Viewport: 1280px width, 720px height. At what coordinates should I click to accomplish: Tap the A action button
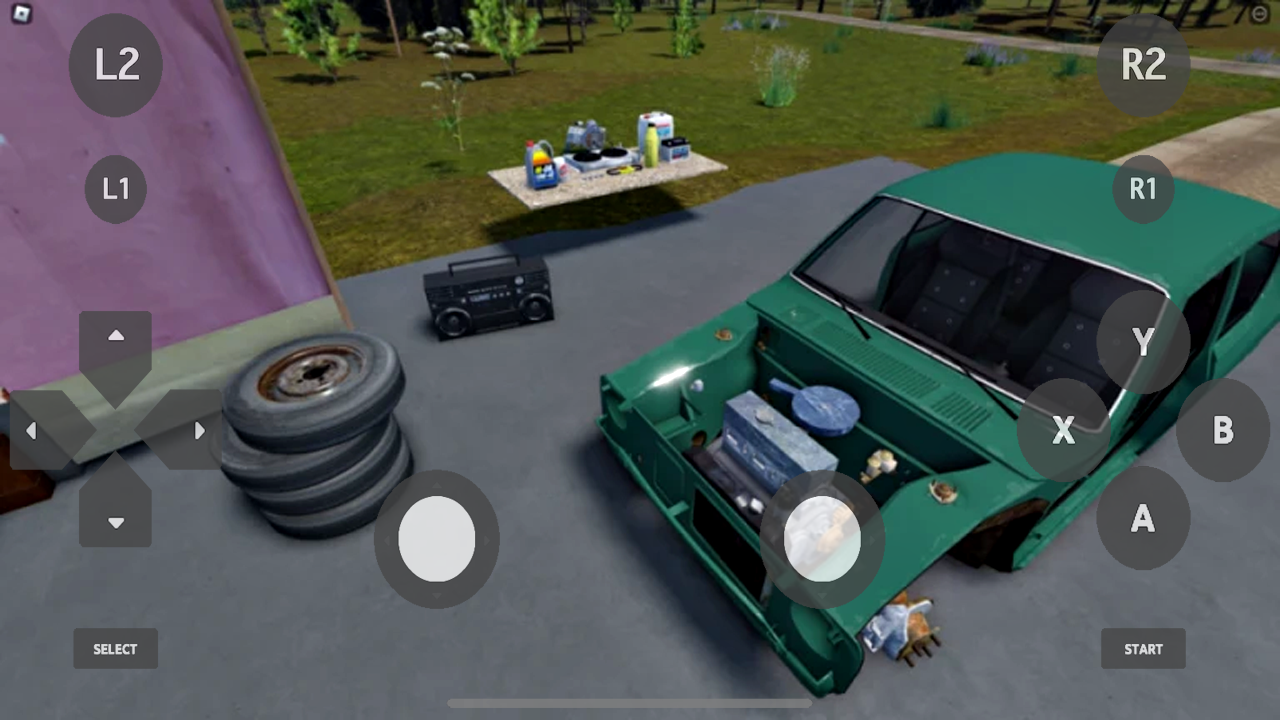click(1143, 520)
